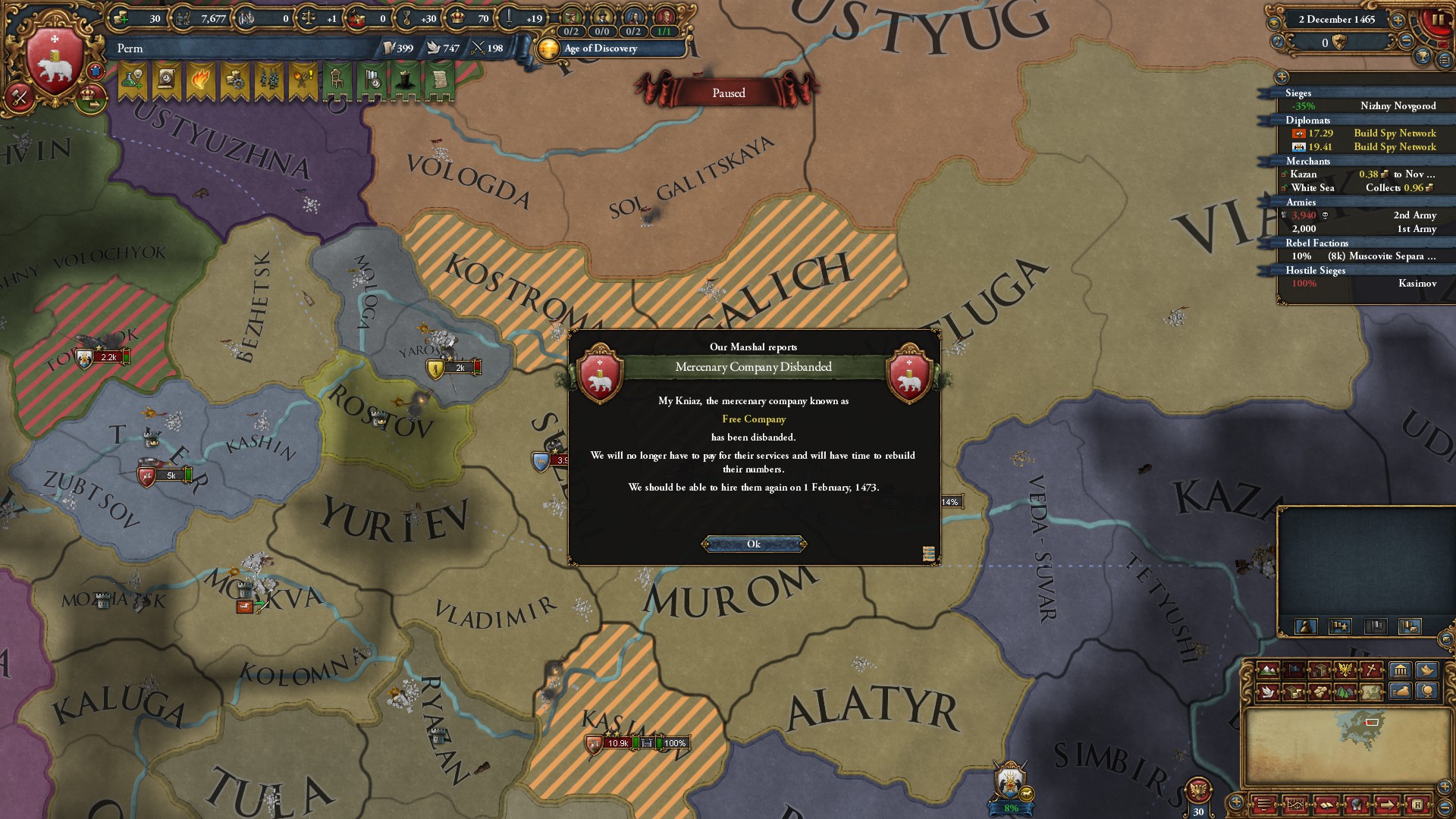The image size is (1456, 819).
Task: Click Ok on the Mercenary Company Disbanded popup
Action: (x=755, y=543)
